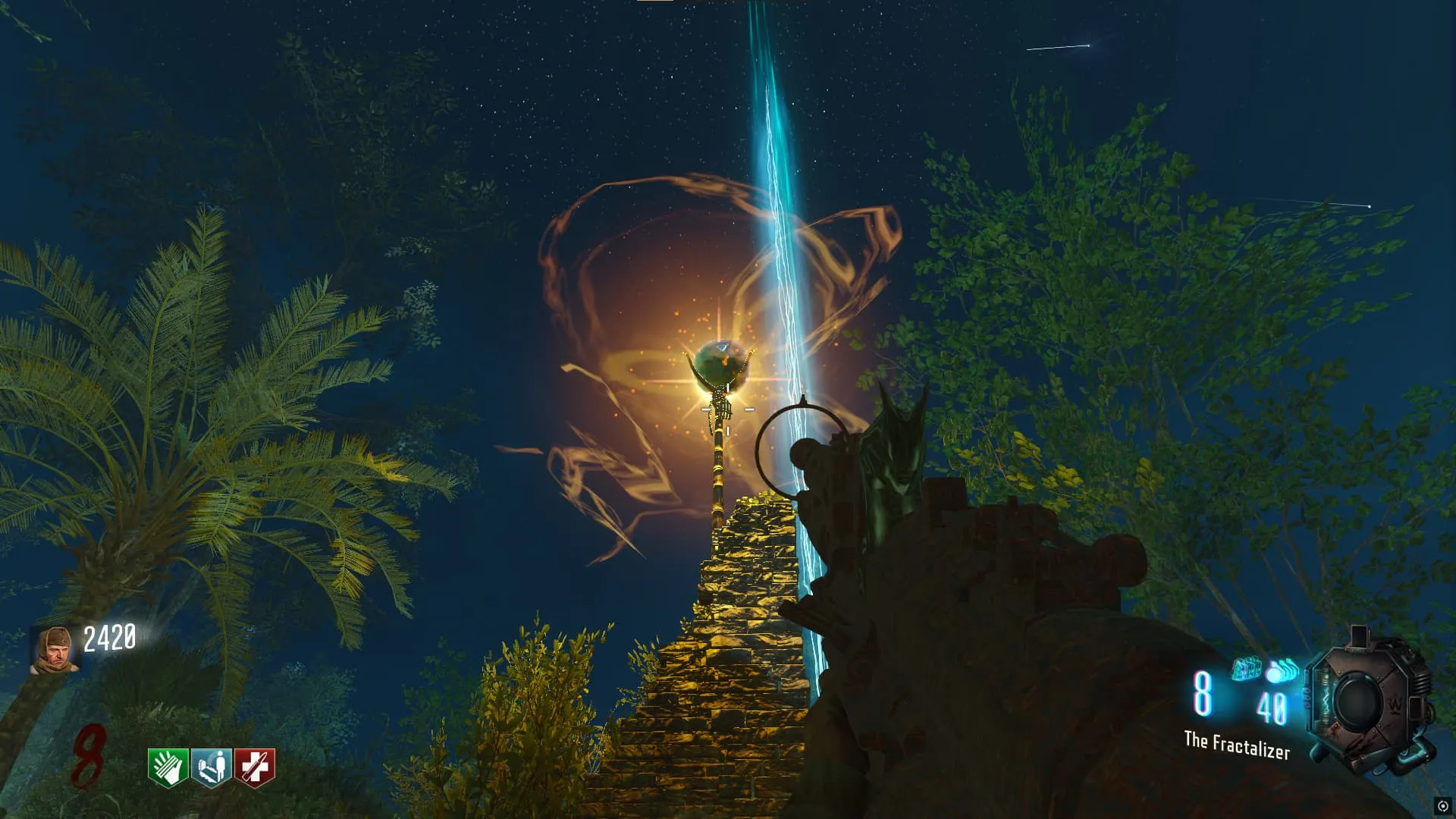Screen dimensions: 1456x819
Task: Click the glowing tactical equipment icon
Action: [1245, 669]
